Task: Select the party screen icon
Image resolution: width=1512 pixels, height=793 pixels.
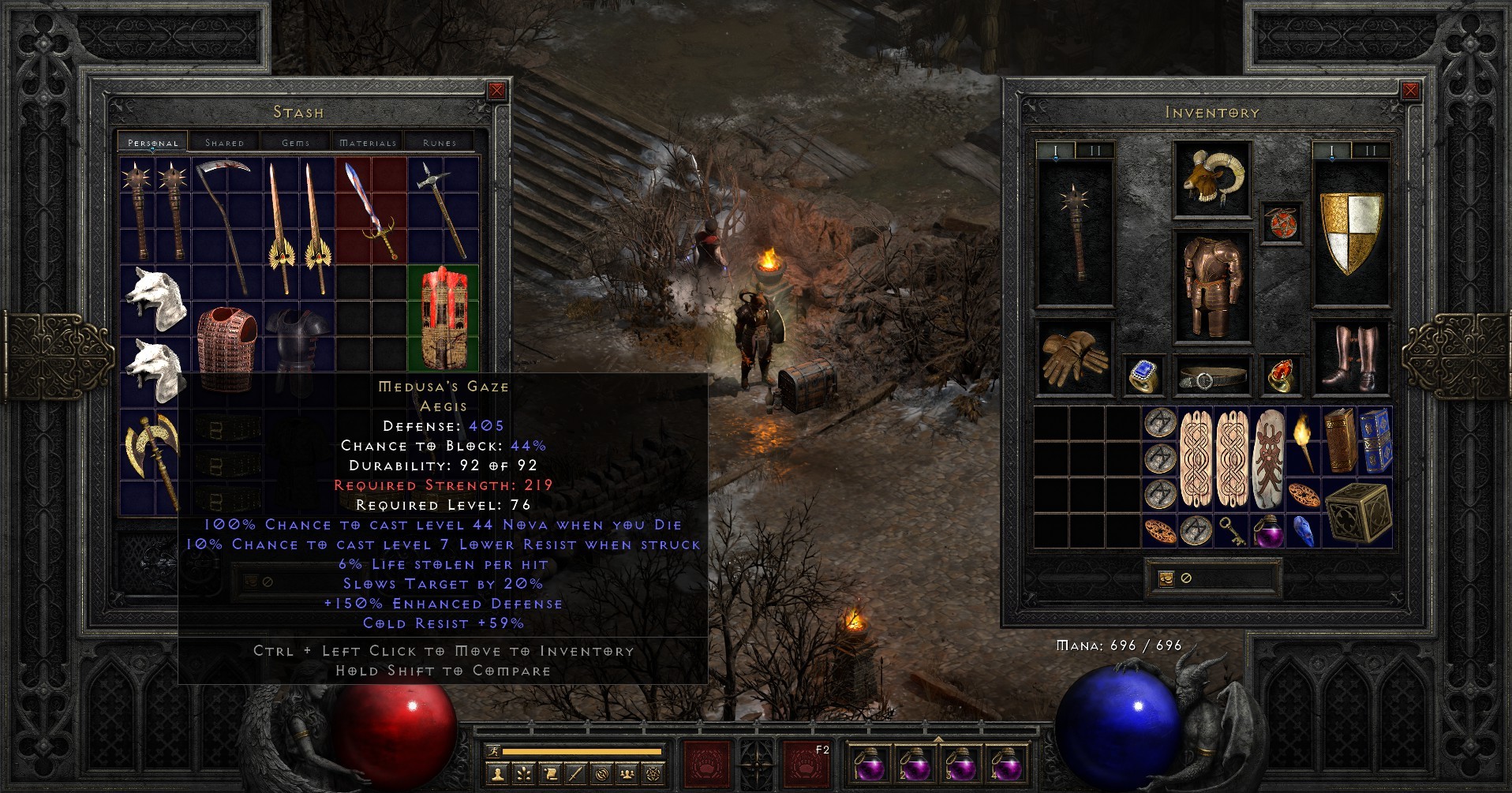Action: (627, 774)
